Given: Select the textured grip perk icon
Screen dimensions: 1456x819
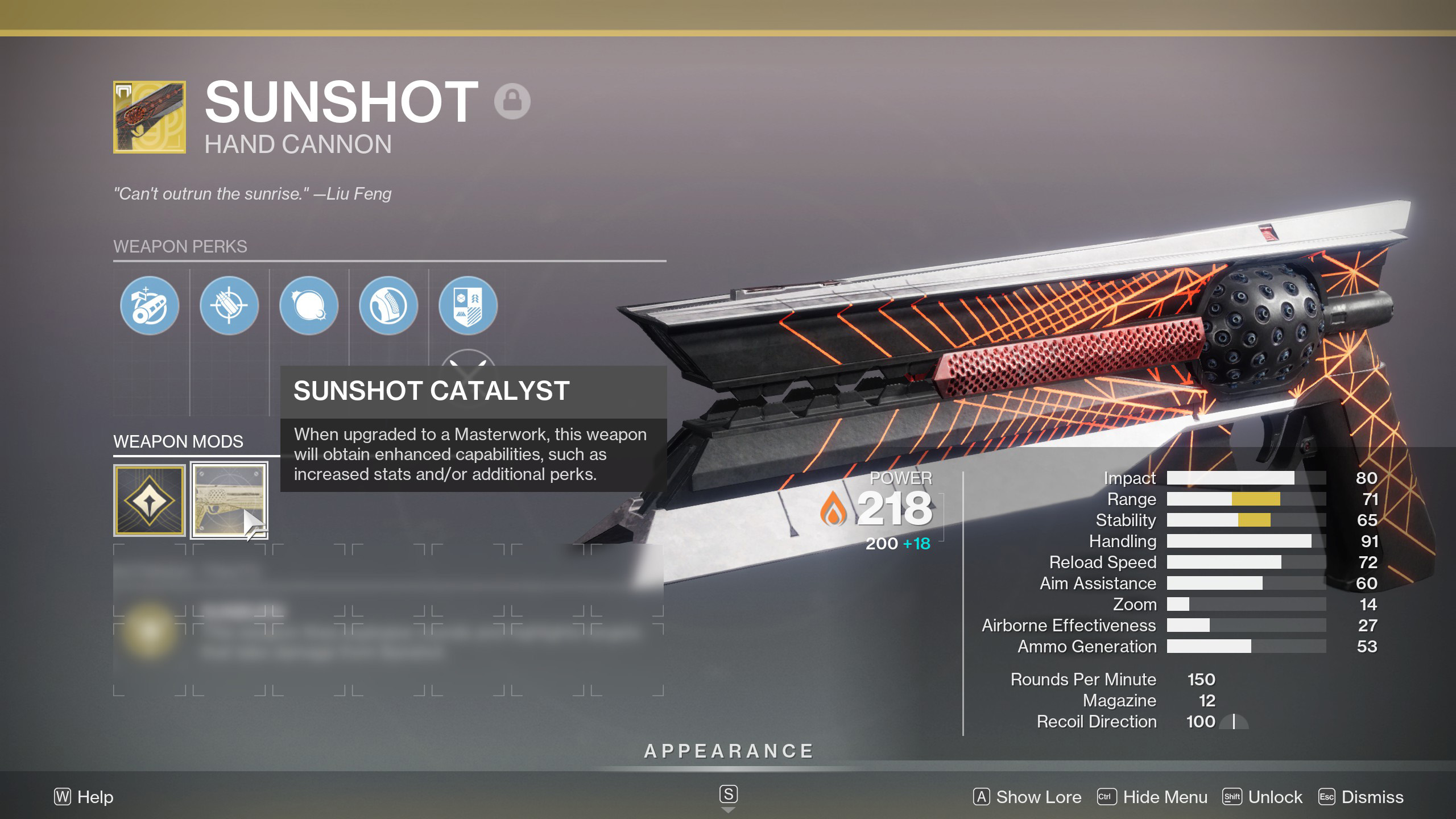Looking at the screenshot, I should point(388,305).
